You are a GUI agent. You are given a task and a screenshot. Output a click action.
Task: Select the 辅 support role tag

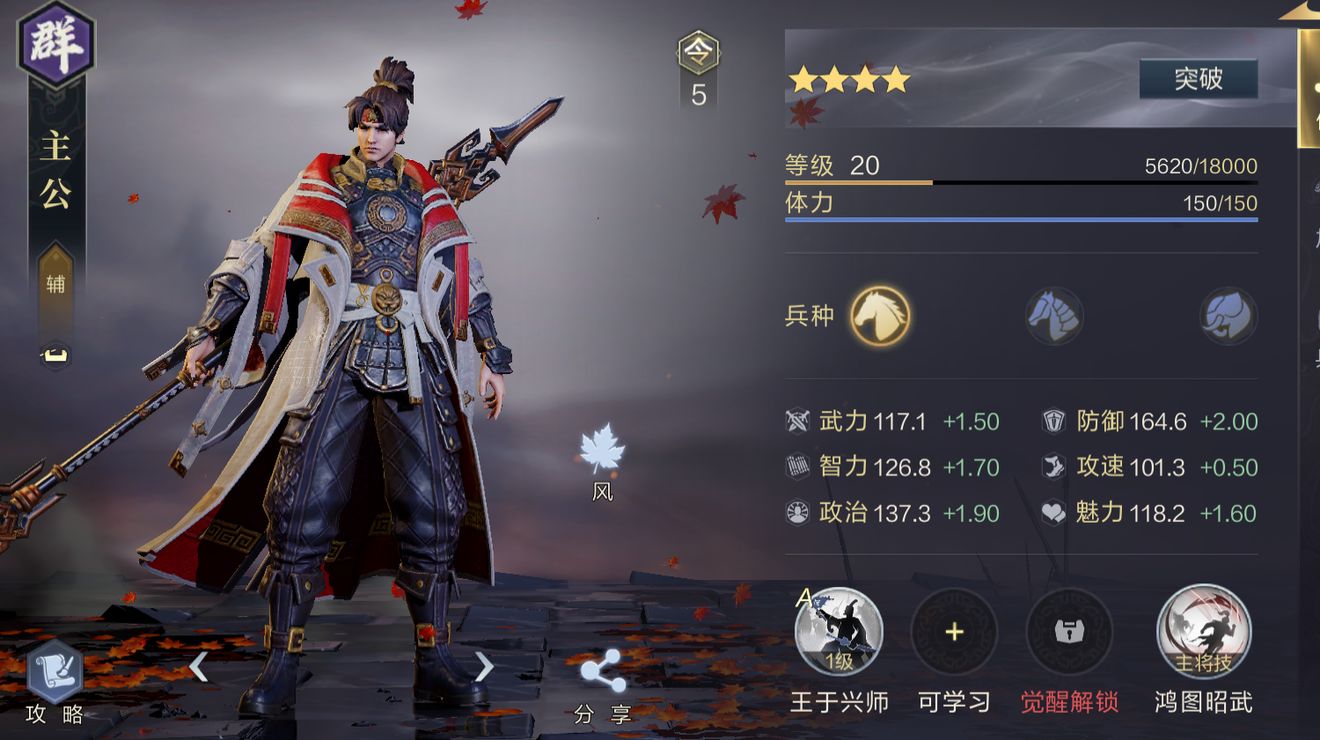click(56, 284)
